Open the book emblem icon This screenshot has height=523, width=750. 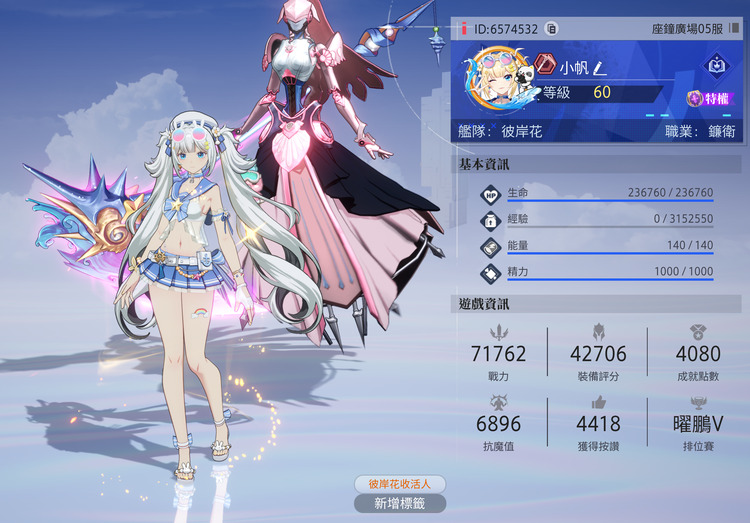click(716, 66)
